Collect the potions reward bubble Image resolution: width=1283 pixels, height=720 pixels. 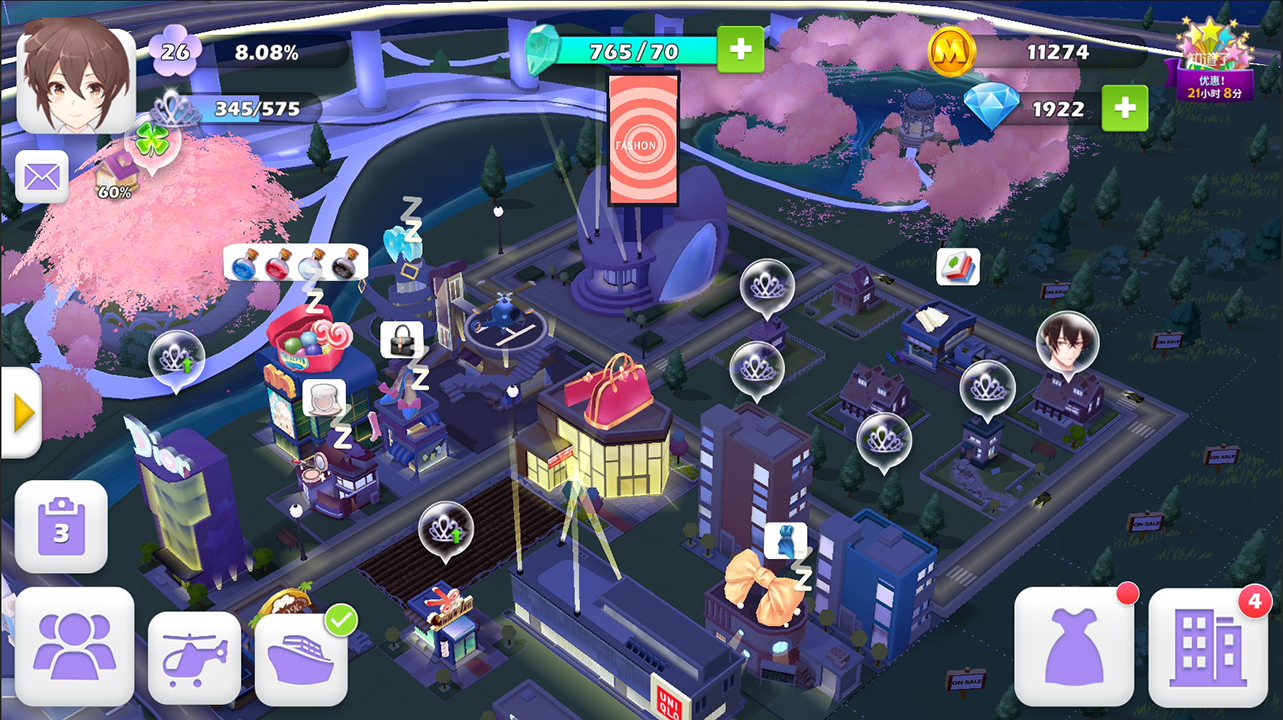[x=295, y=260]
